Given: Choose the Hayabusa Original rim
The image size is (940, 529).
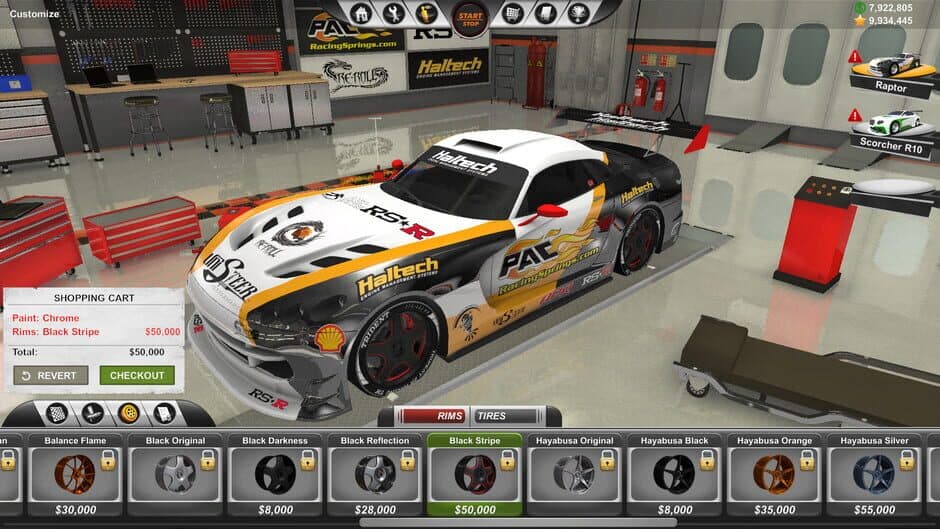Looking at the screenshot, I should pos(575,473).
